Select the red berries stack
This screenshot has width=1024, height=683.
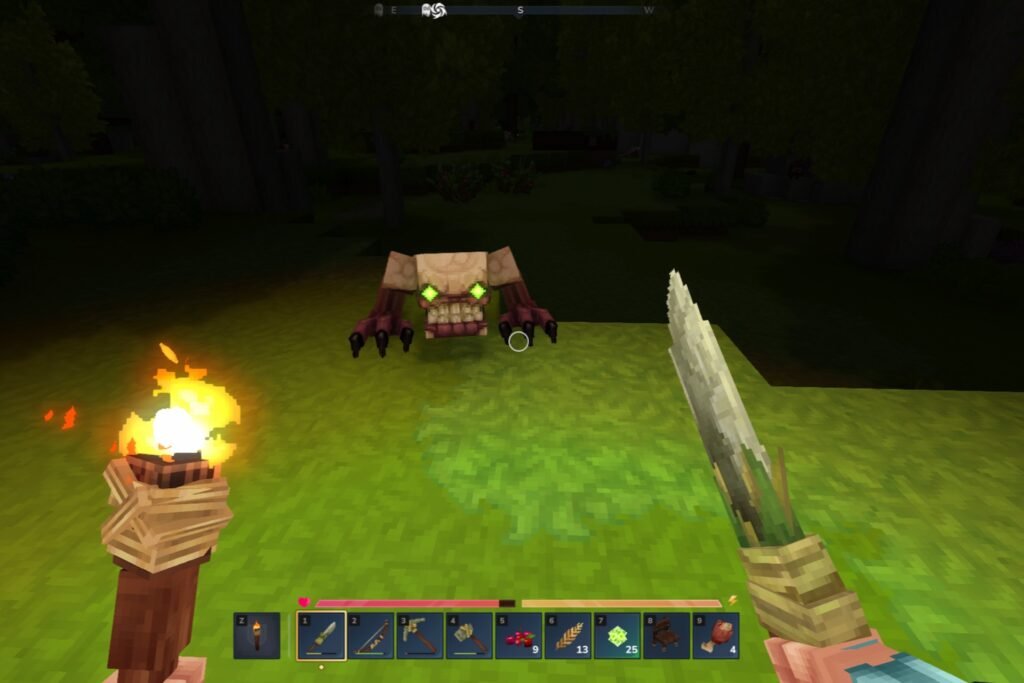(x=519, y=636)
